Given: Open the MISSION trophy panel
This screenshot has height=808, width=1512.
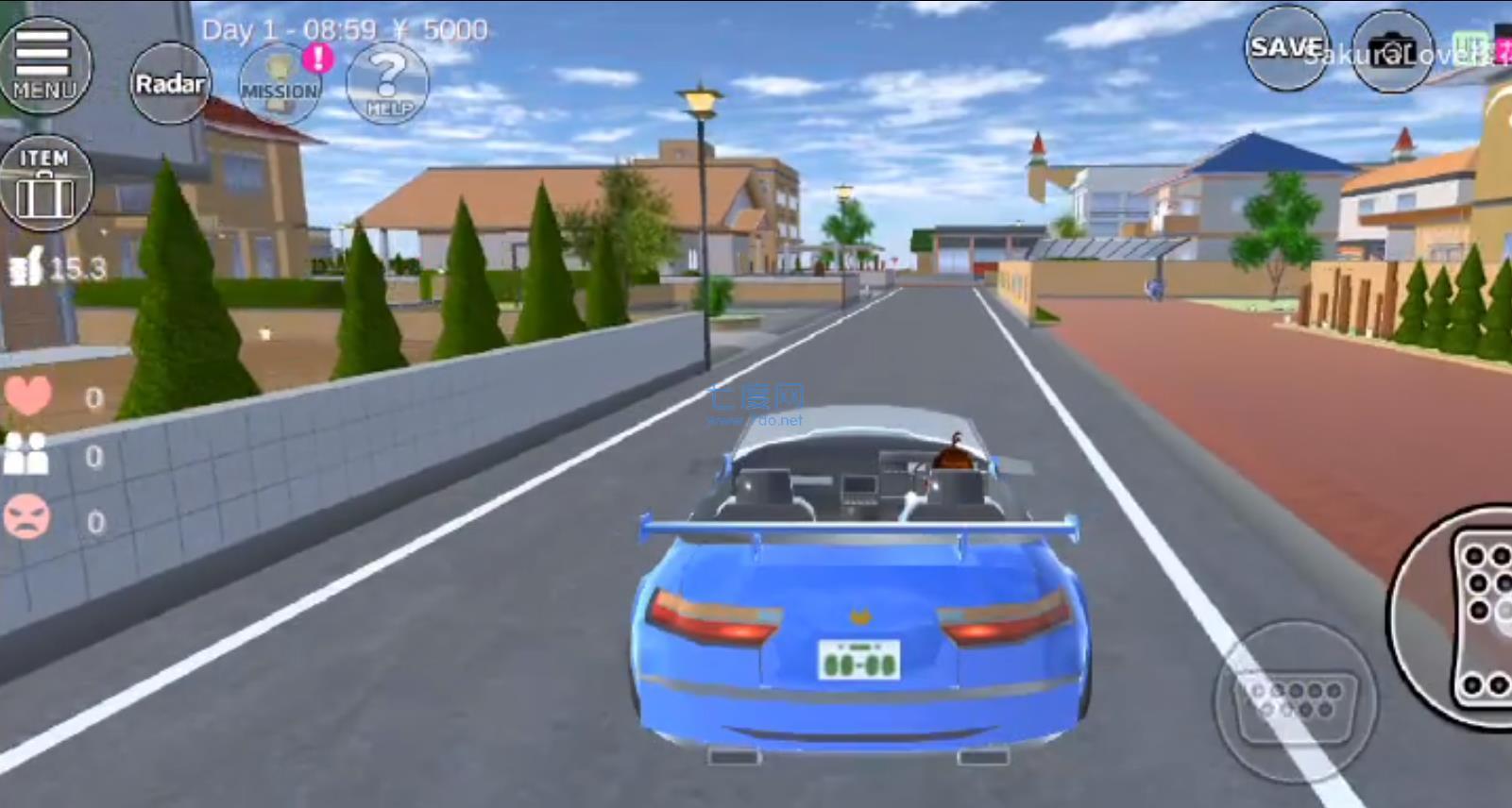Looking at the screenshot, I should click(279, 85).
